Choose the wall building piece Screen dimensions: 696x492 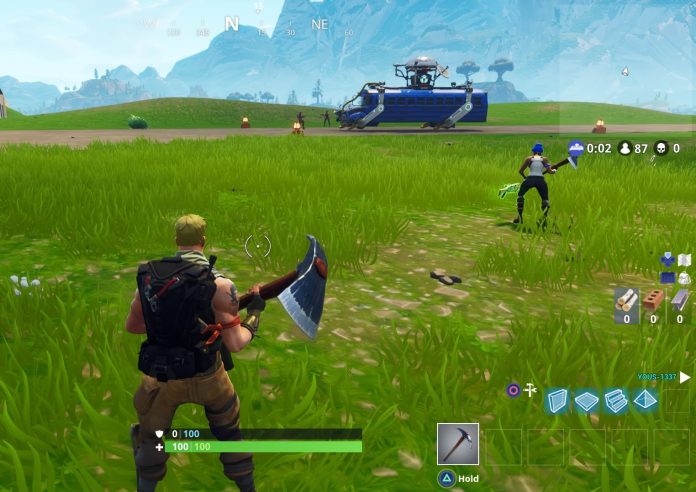(x=556, y=400)
